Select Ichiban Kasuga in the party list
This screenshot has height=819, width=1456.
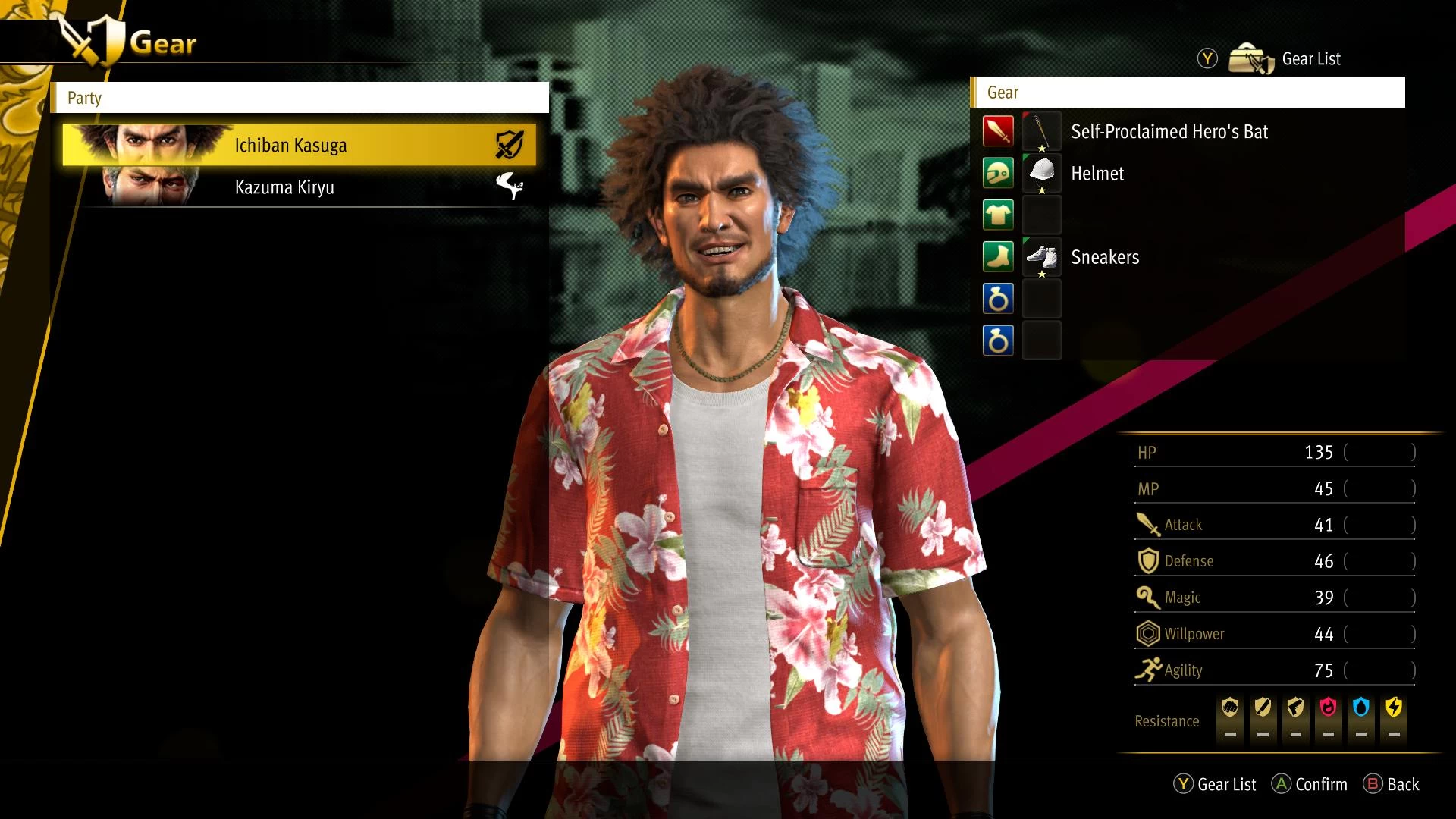point(299,145)
